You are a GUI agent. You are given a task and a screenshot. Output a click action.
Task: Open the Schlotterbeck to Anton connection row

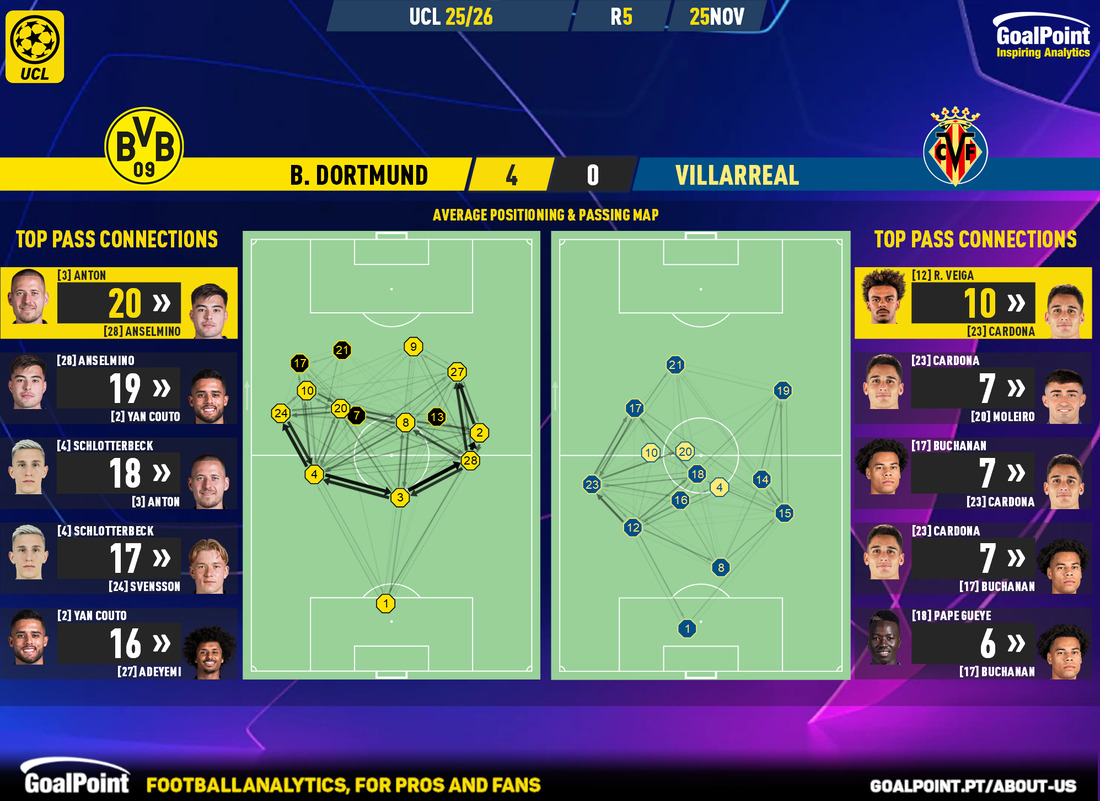click(x=119, y=473)
